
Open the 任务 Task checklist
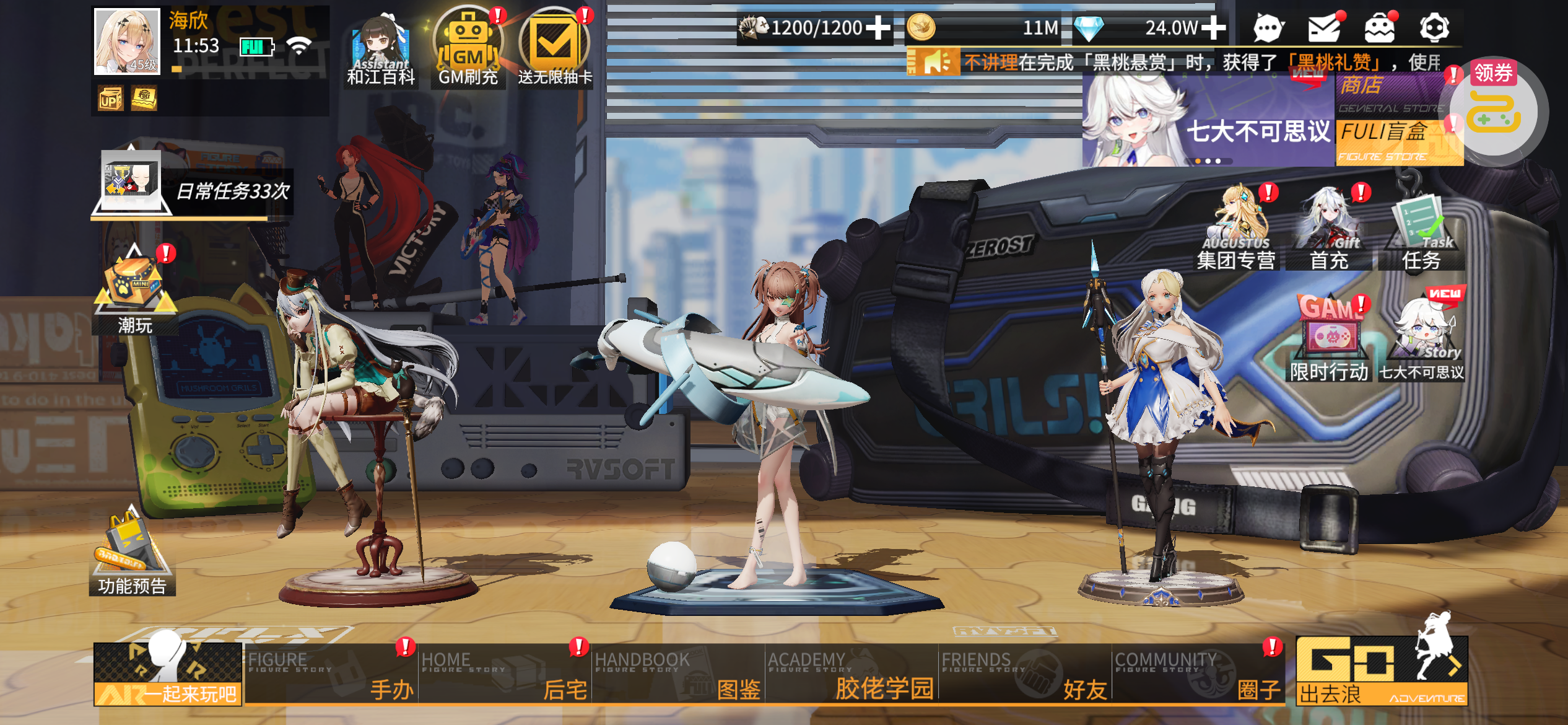tap(1421, 232)
